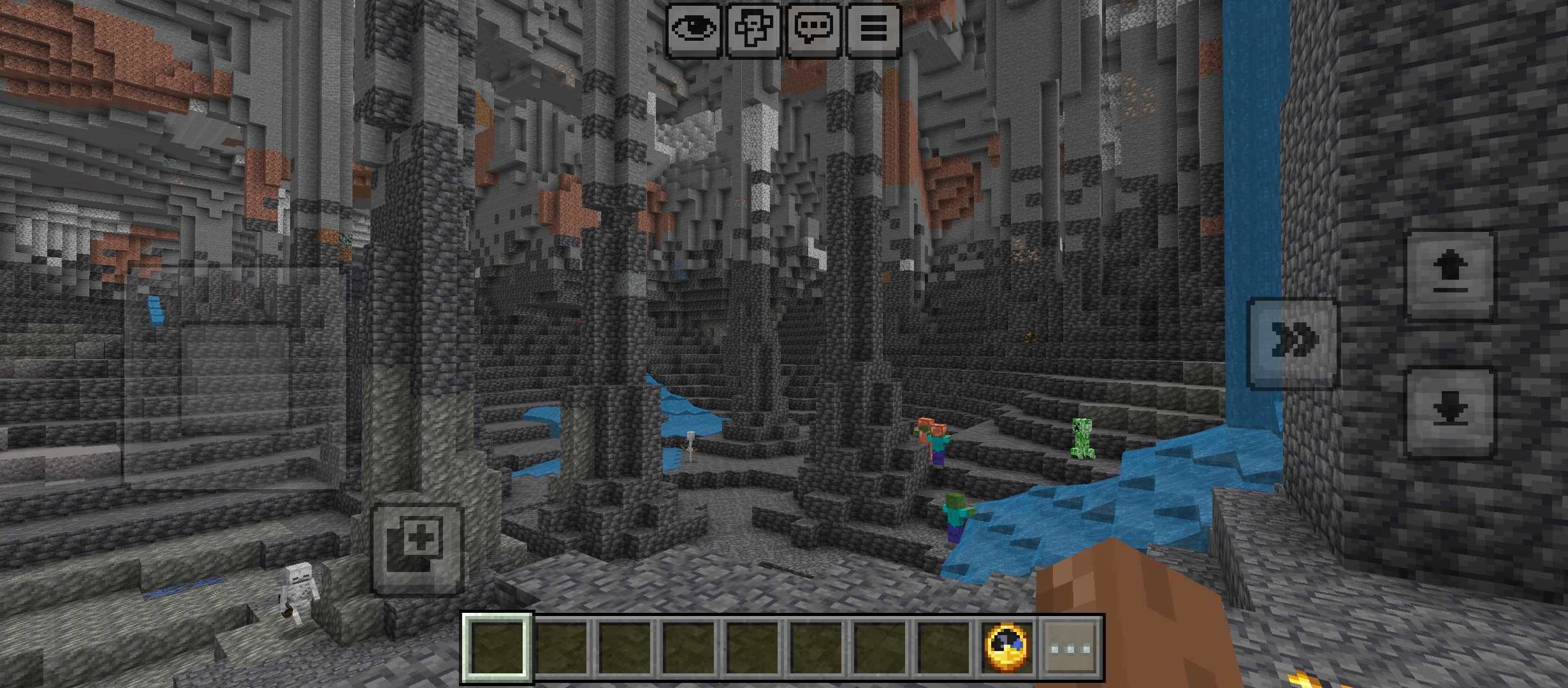Select the highlighted first hotbar slot

[x=497, y=648]
